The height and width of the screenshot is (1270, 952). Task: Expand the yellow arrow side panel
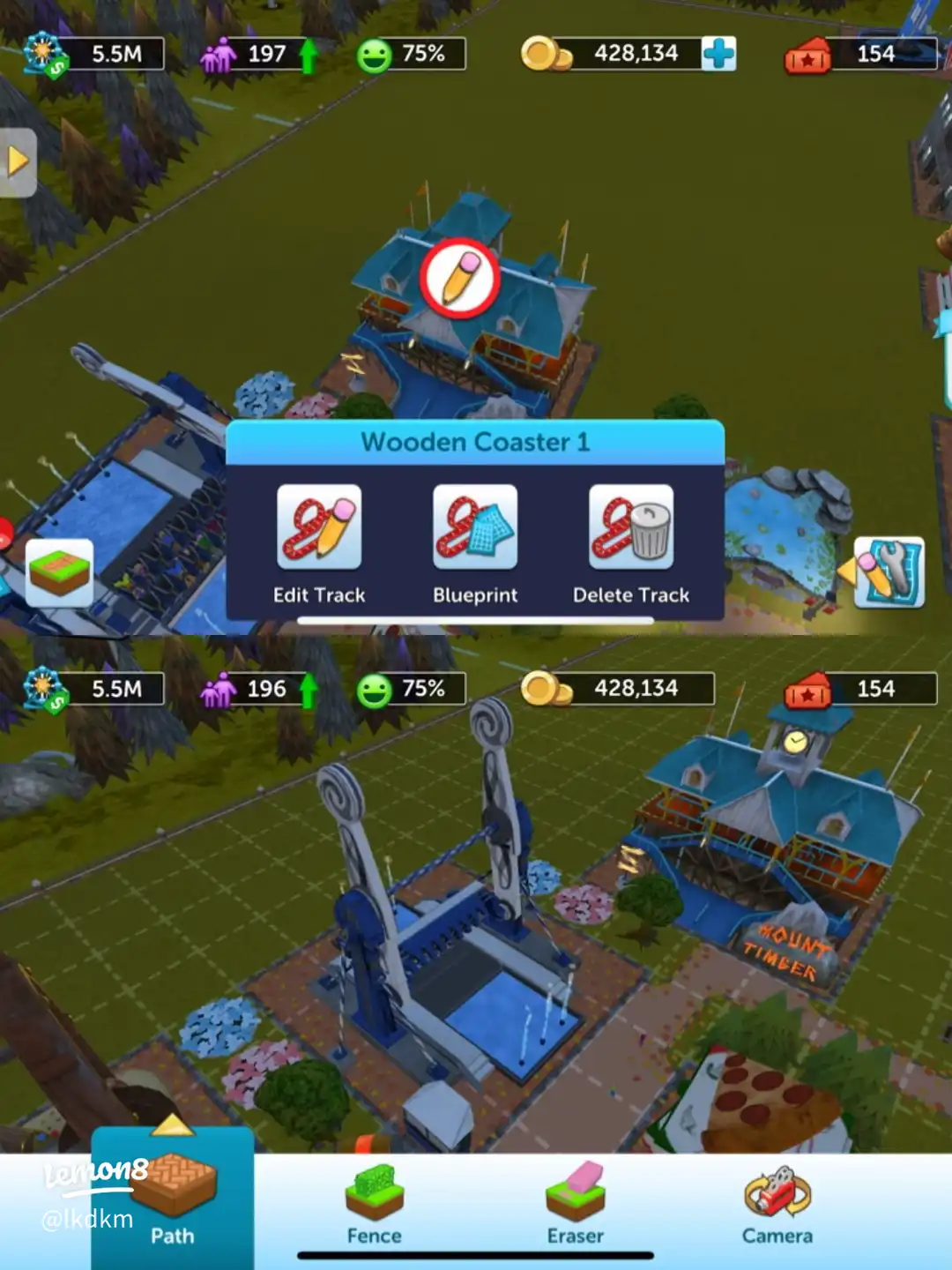pos(18,162)
